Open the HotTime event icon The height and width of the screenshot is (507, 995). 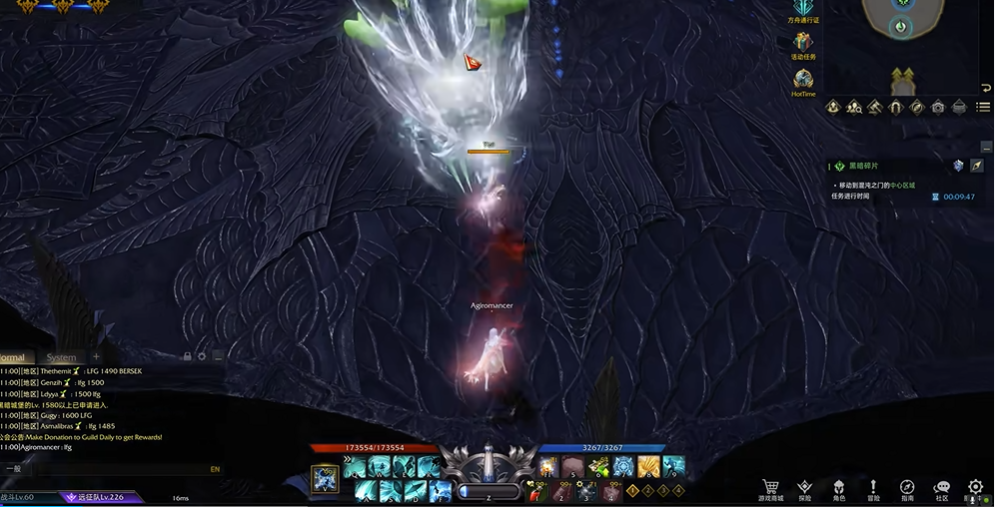(x=803, y=83)
